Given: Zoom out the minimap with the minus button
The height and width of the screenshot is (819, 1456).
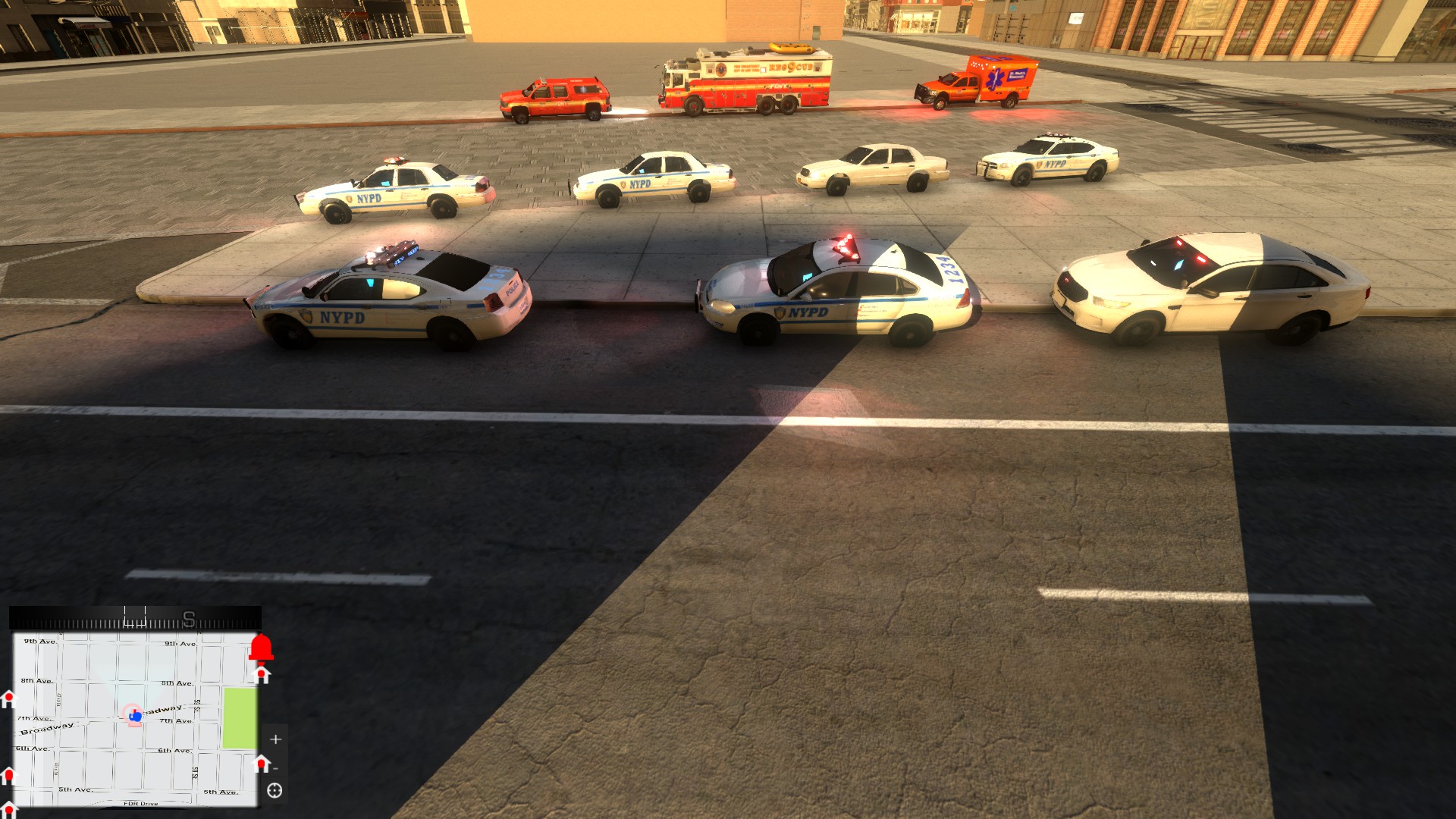Looking at the screenshot, I should (x=275, y=768).
